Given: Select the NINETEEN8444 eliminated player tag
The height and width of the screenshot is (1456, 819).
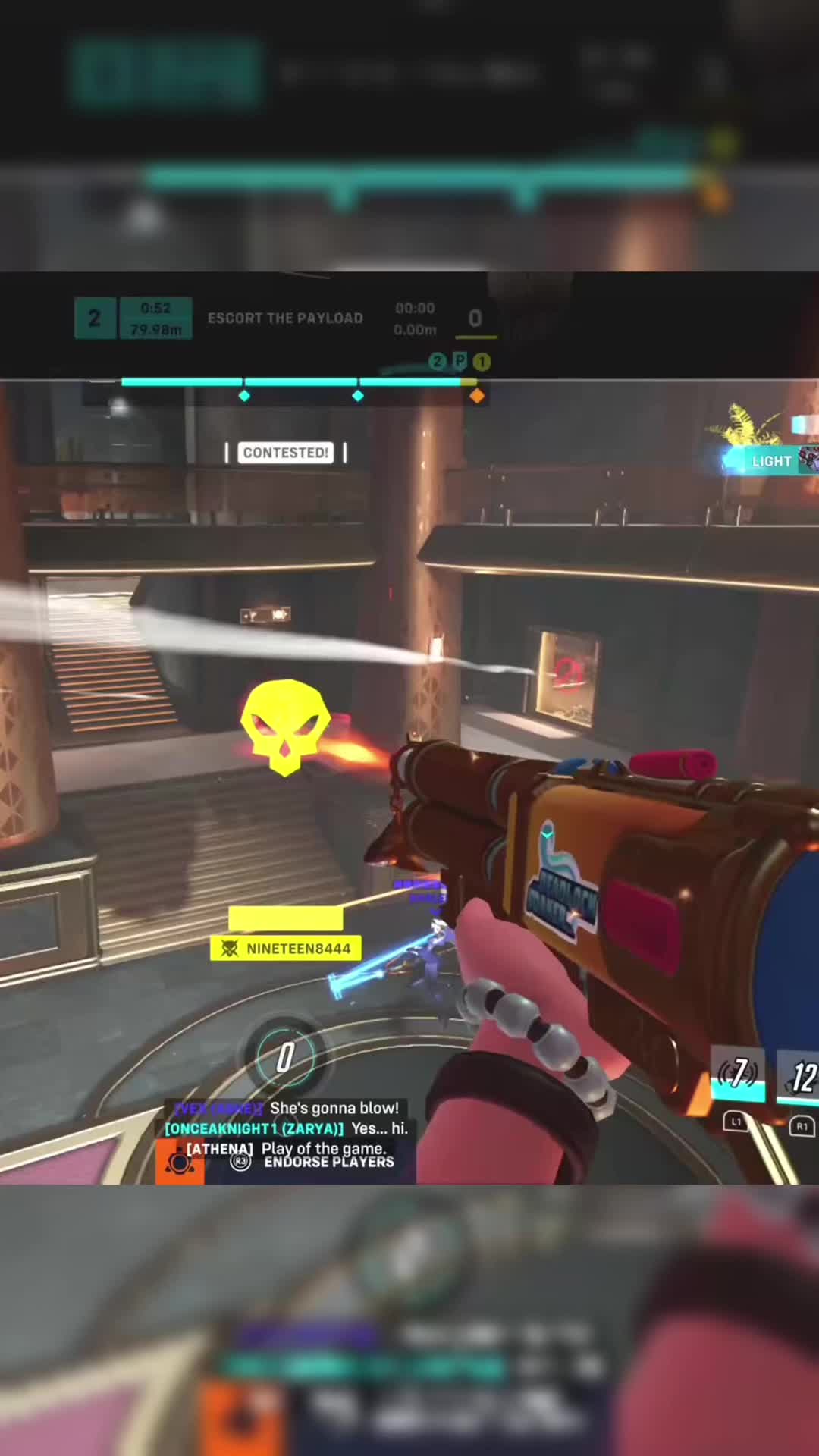Looking at the screenshot, I should 286,949.
